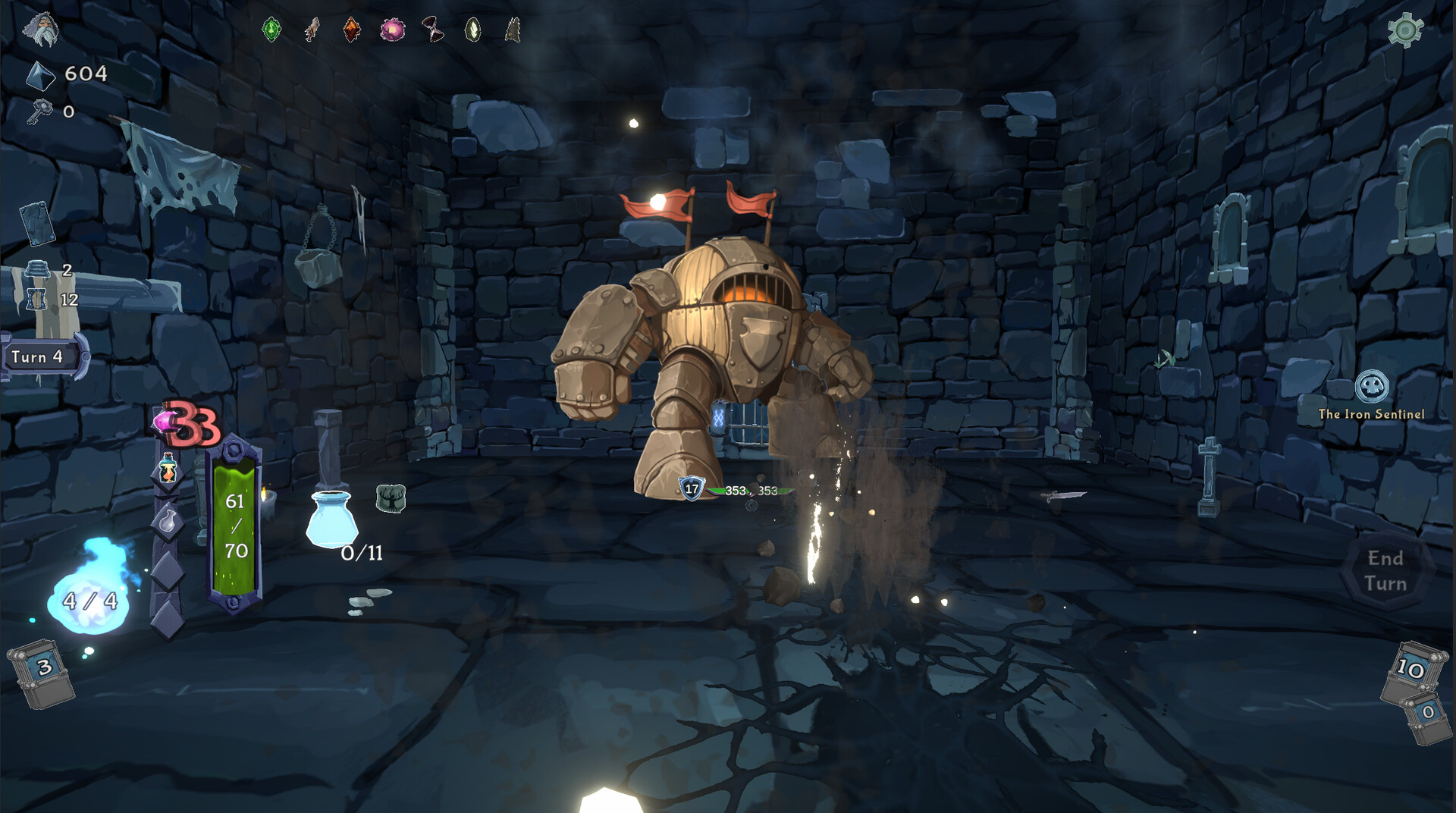Inspect the wolf pelt trinket

pyautogui.click(x=511, y=30)
